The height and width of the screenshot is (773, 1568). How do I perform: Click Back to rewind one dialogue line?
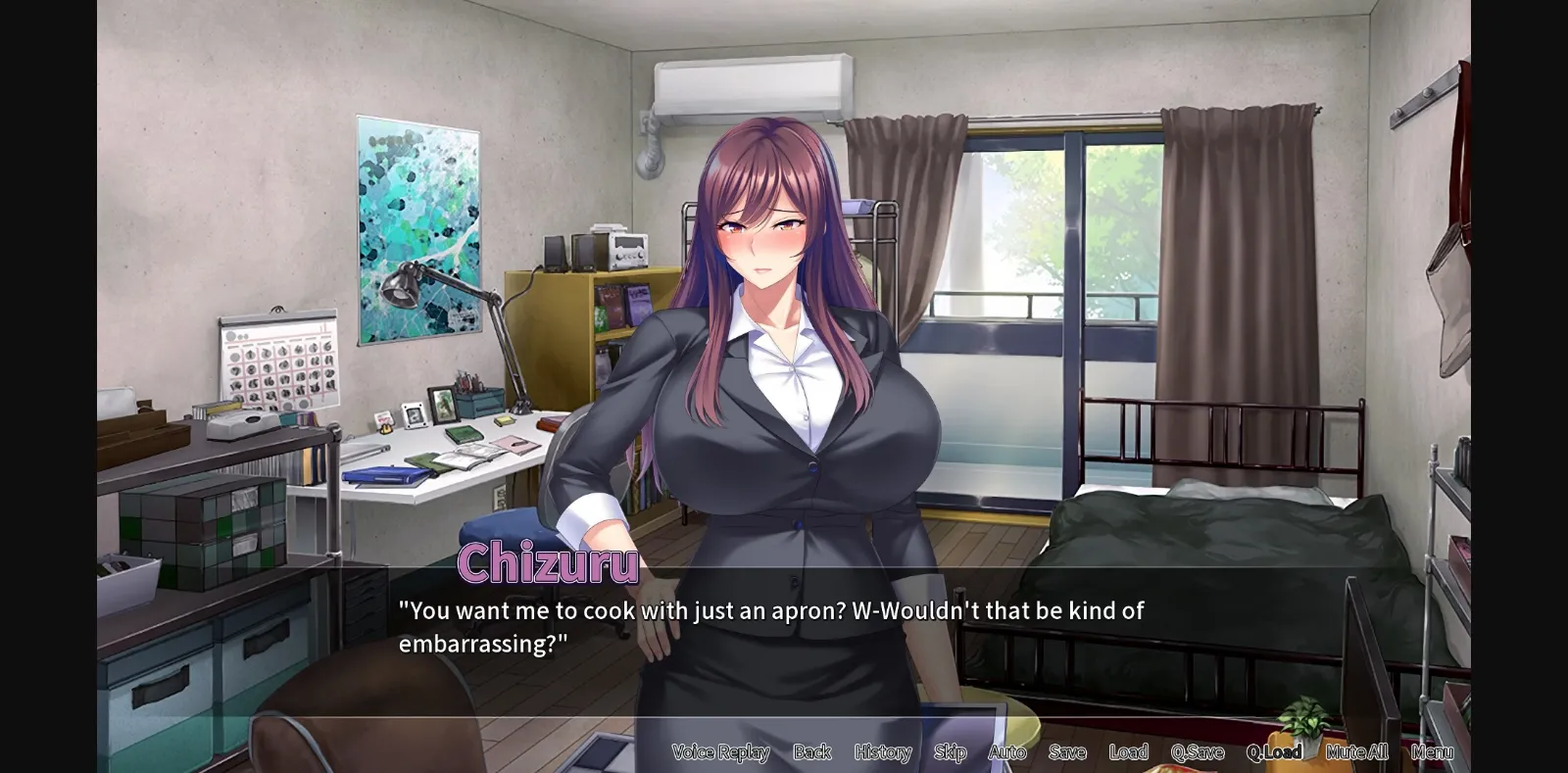810,751
